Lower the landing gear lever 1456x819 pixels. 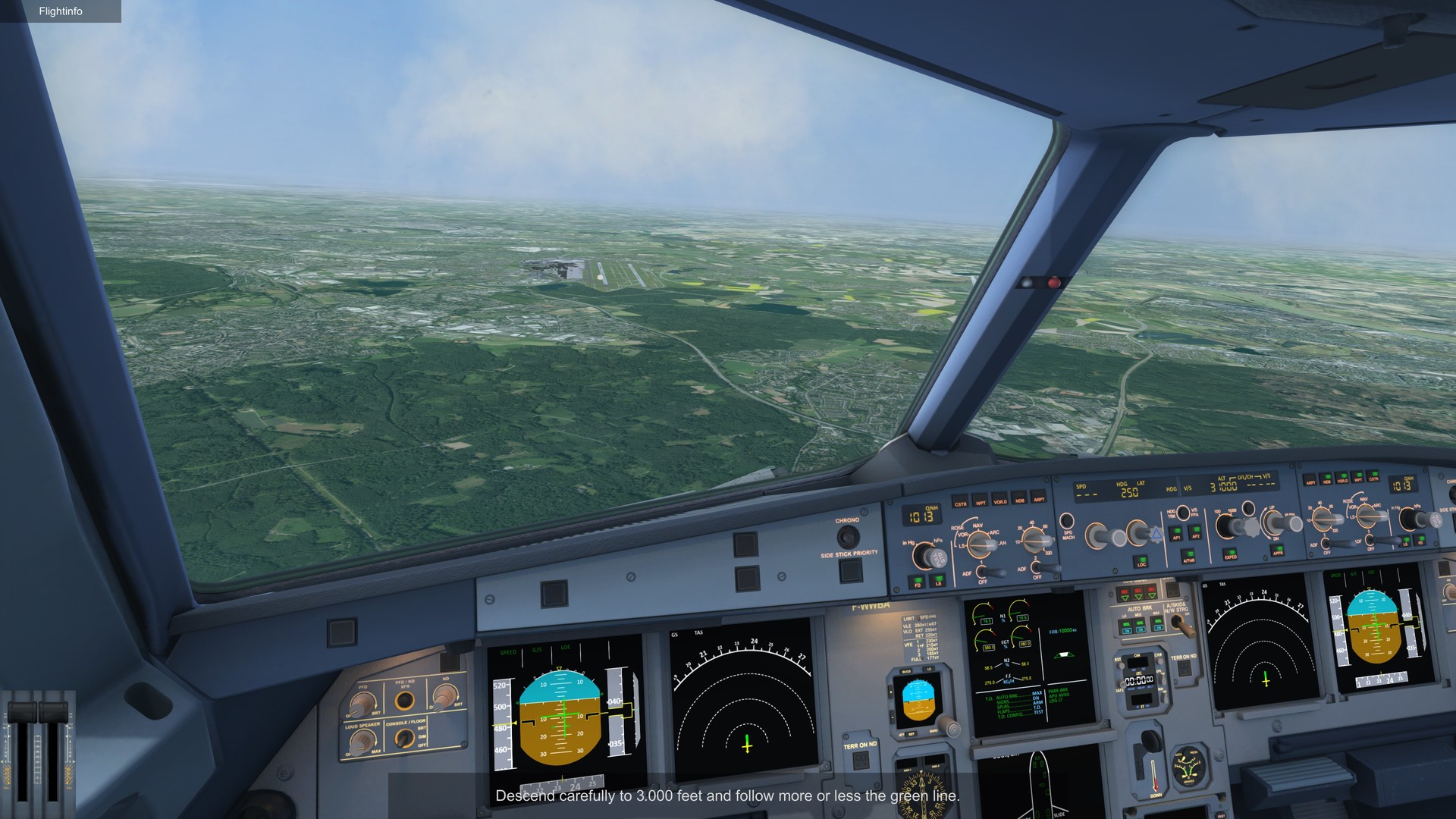1151,739
